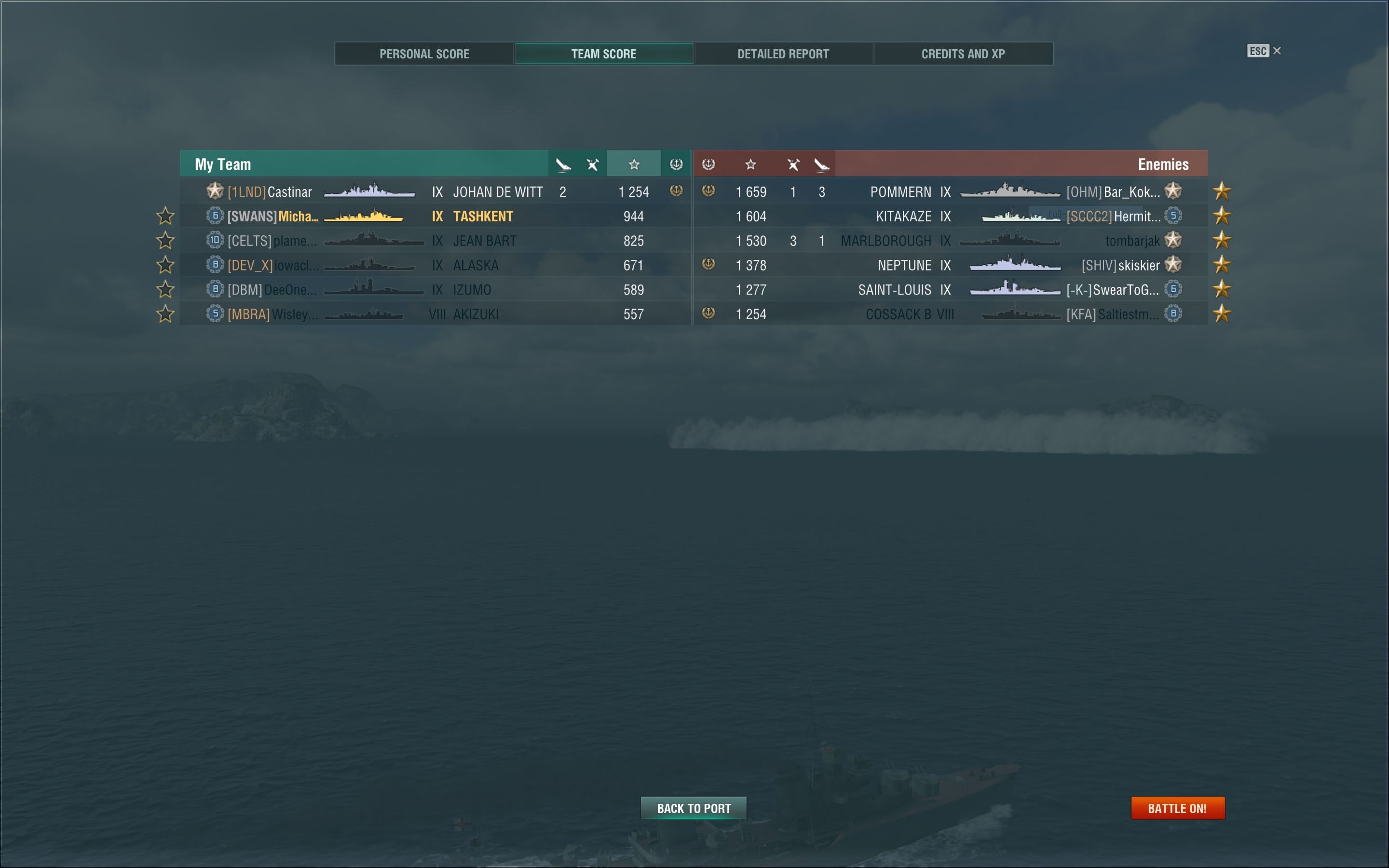Pick skiskier's Neptune row
The width and height of the screenshot is (1389, 868).
click(x=950, y=265)
